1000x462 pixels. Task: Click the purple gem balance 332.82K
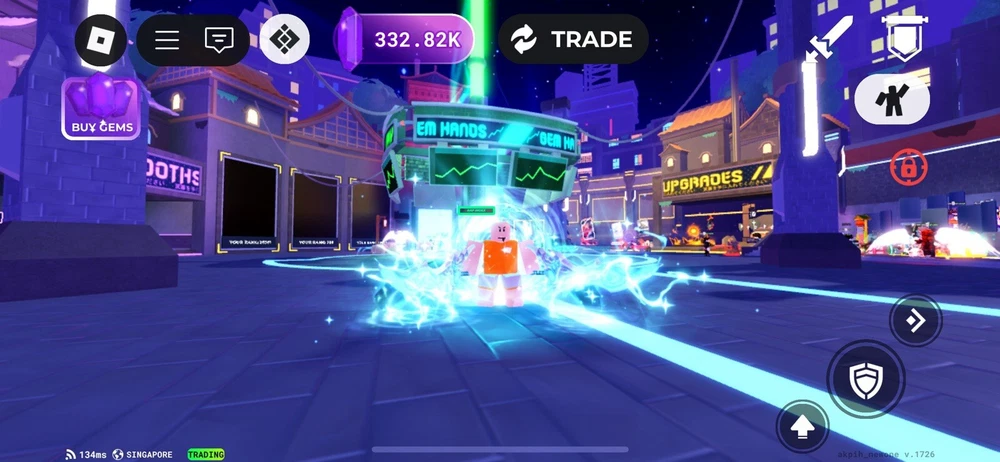tap(405, 40)
